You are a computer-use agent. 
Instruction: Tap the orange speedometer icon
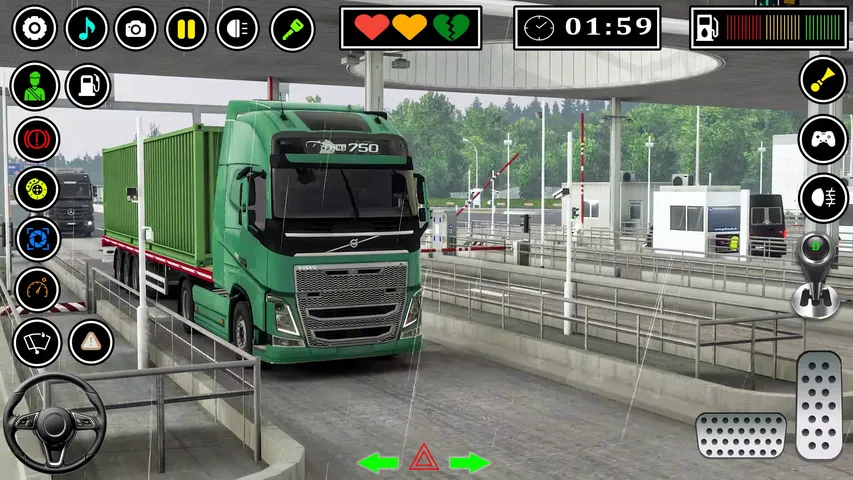[x=37, y=290]
